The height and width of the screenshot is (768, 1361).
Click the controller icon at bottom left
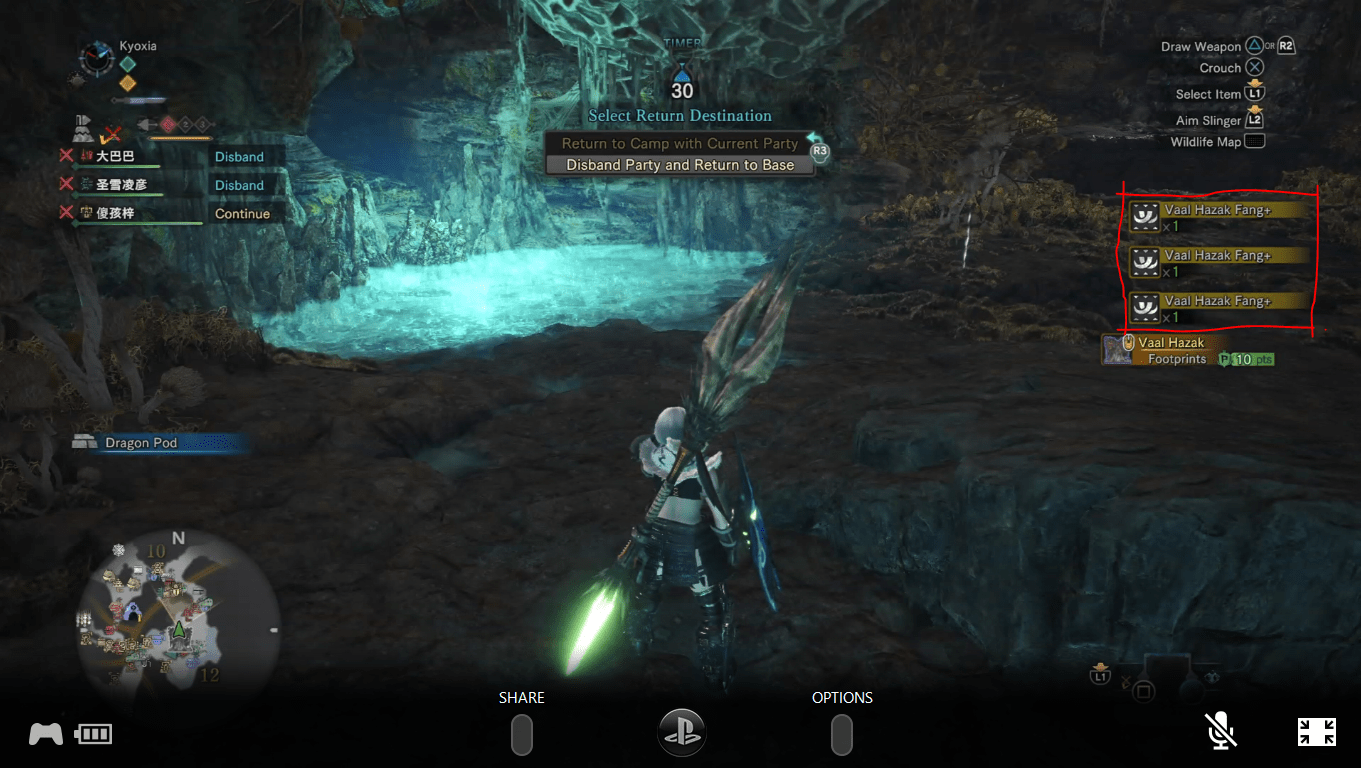pyautogui.click(x=44, y=732)
